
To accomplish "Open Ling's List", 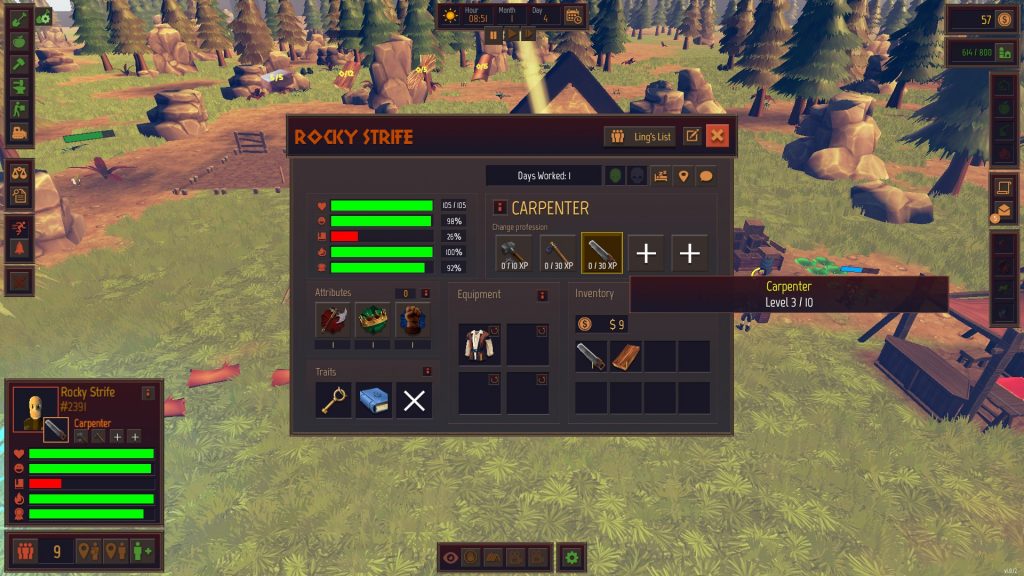I will tap(643, 136).
